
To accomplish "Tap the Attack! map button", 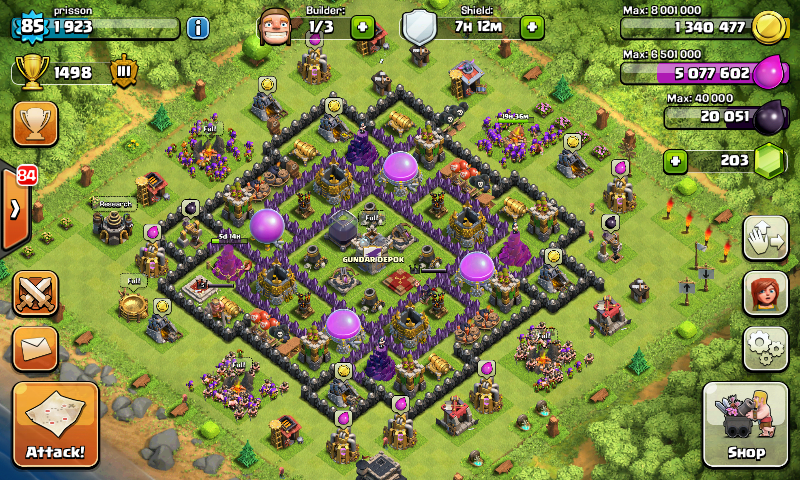I will tap(56, 425).
